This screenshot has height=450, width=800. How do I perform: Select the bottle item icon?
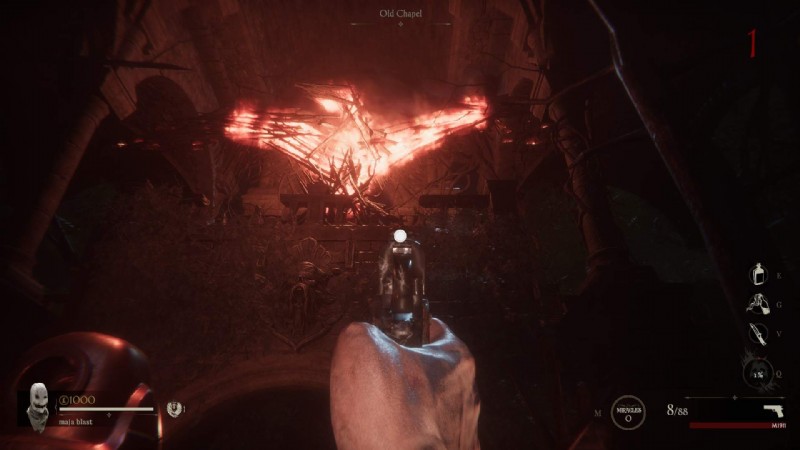point(761,274)
